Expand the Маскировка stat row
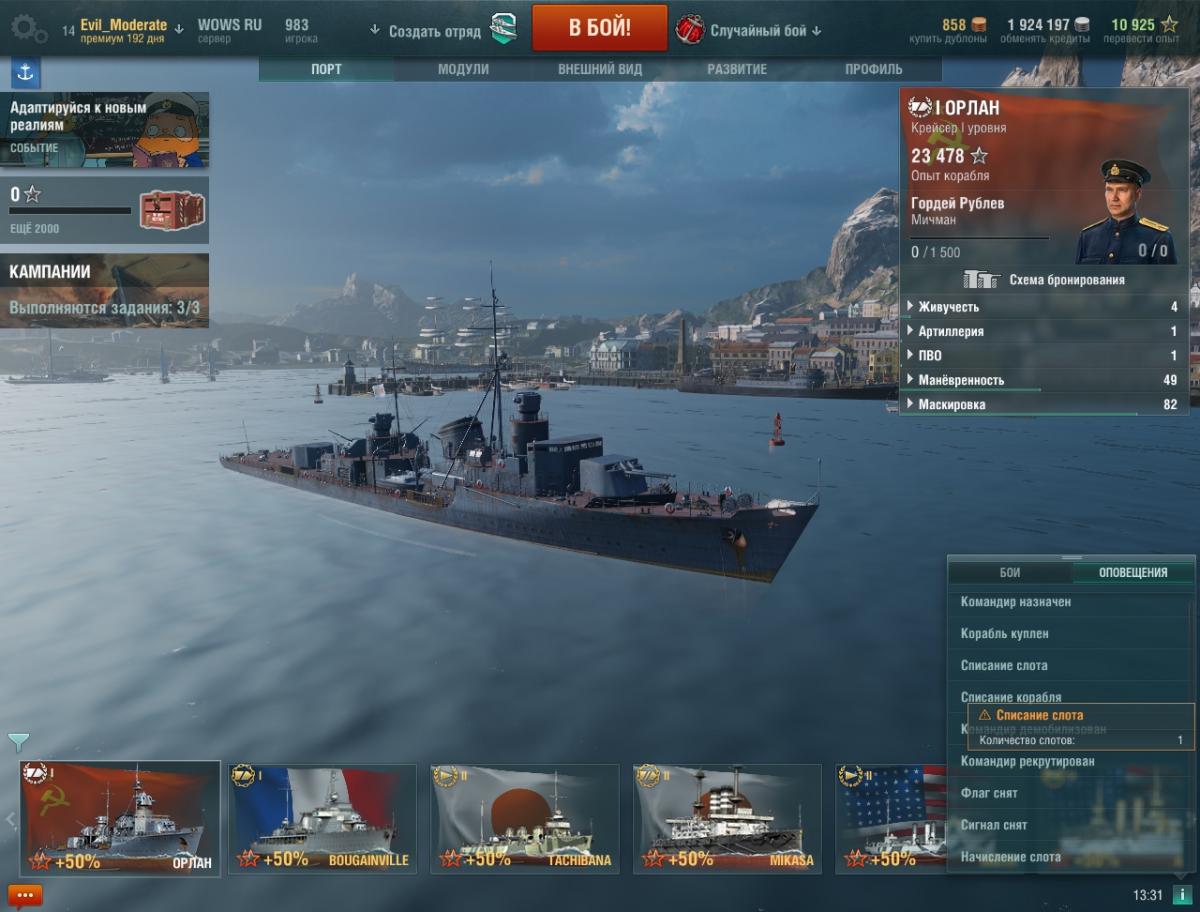The width and height of the screenshot is (1200, 912). point(1045,405)
